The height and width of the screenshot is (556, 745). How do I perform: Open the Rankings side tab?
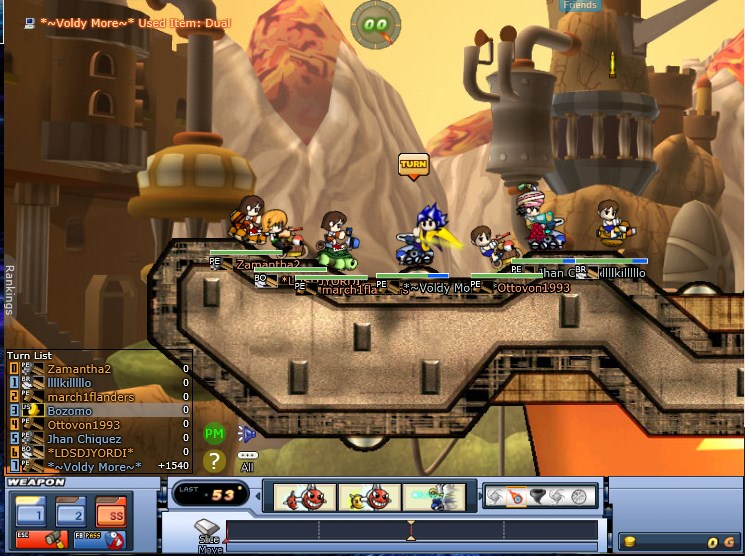tap(9, 289)
